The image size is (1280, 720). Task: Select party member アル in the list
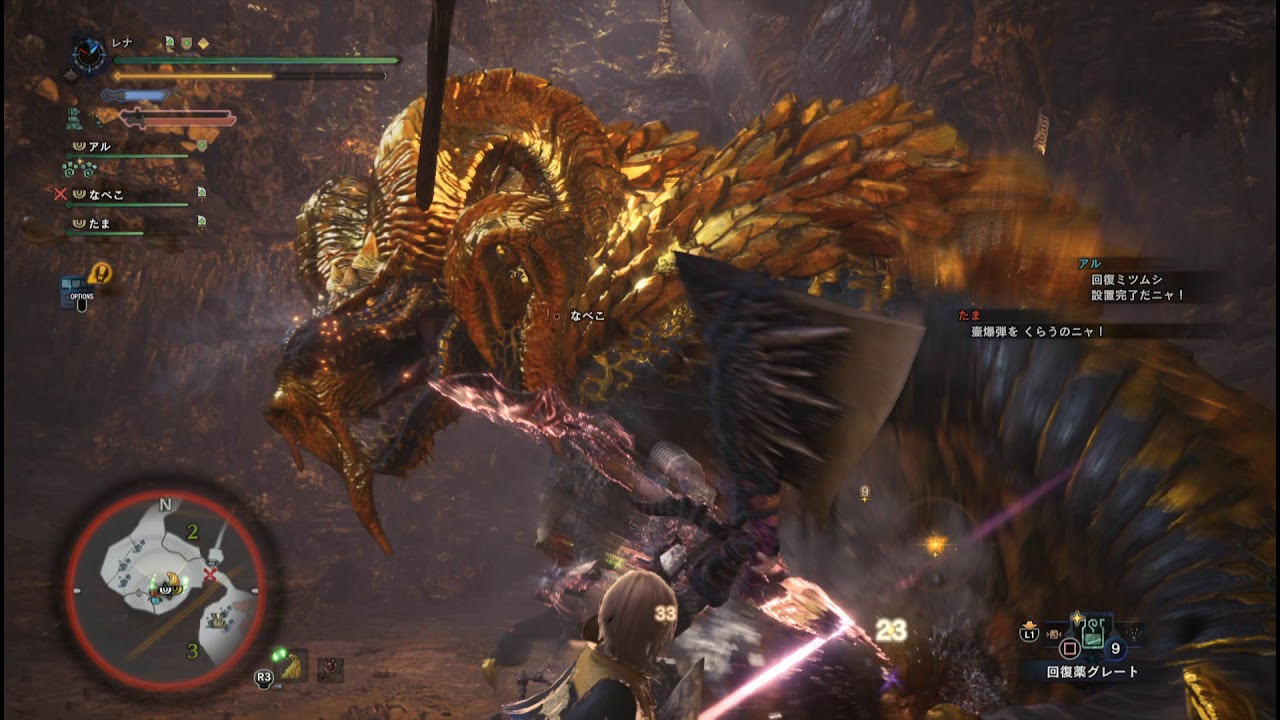[x=100, y=146]
